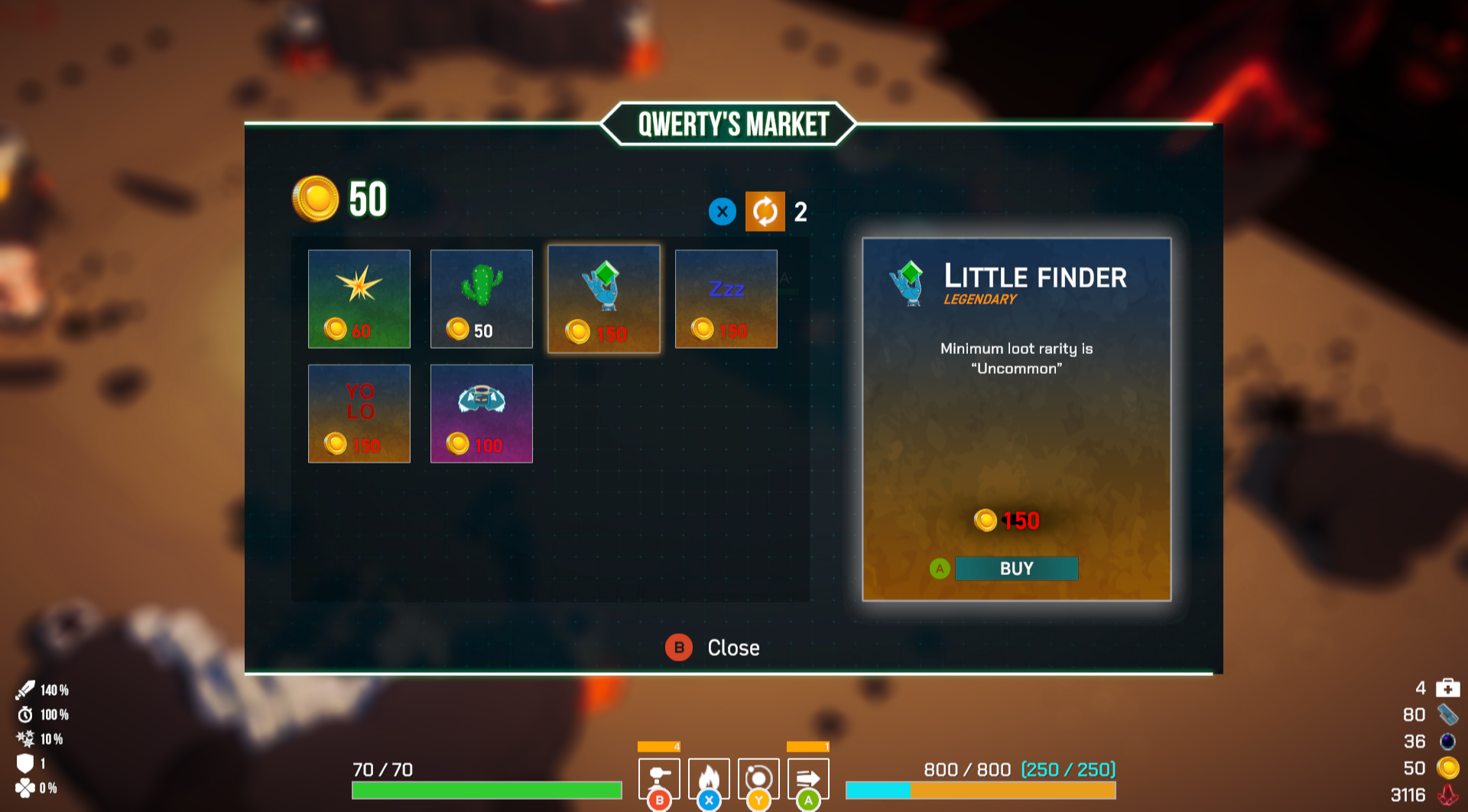Choose the winged helmet item for 100
The height and width of the screenshot is (812, 1468).
tap(482, 414)
